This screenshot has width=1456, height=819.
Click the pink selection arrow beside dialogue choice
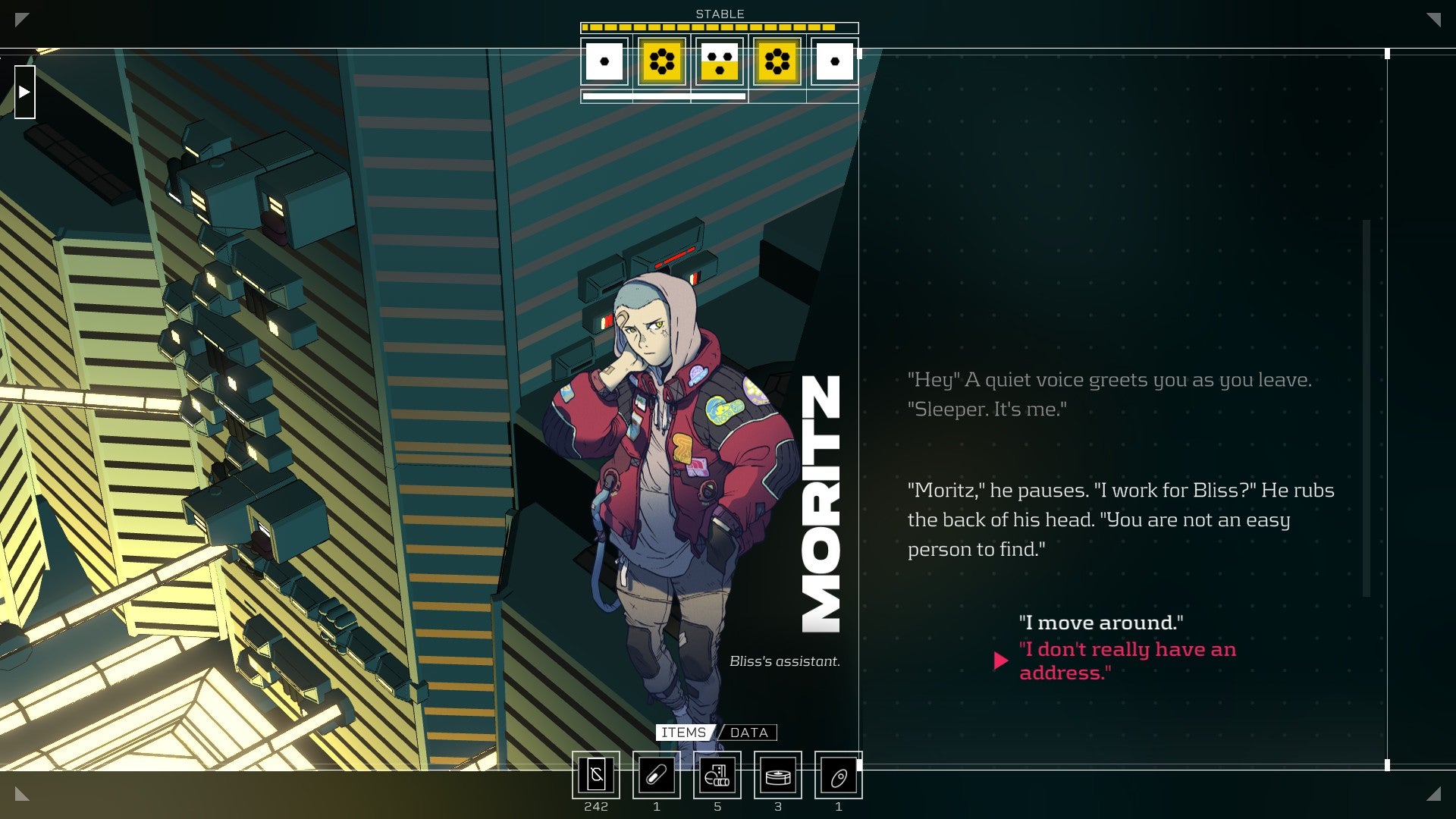coord(1001,661)
